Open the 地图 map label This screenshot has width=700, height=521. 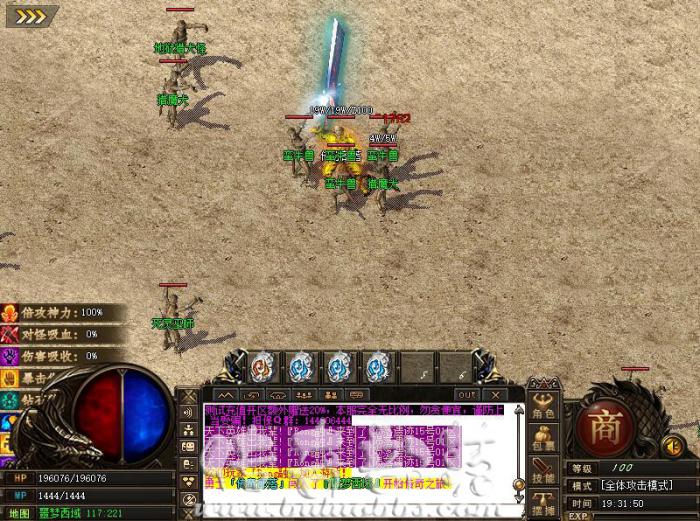pos(22,512)
